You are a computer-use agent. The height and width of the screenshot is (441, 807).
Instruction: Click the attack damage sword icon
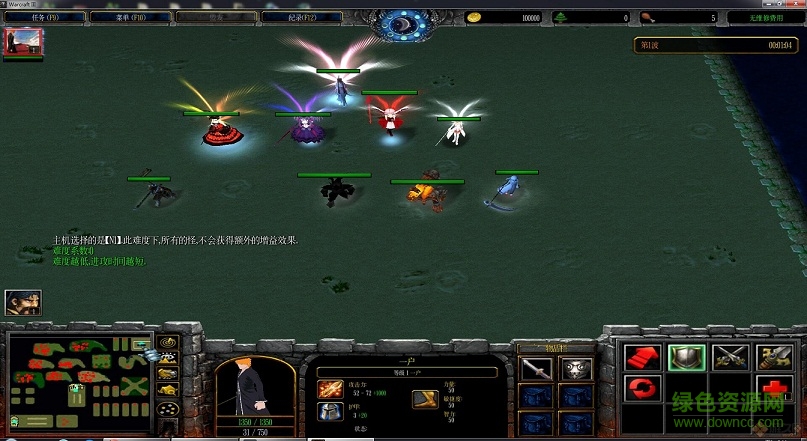[329, 388]
